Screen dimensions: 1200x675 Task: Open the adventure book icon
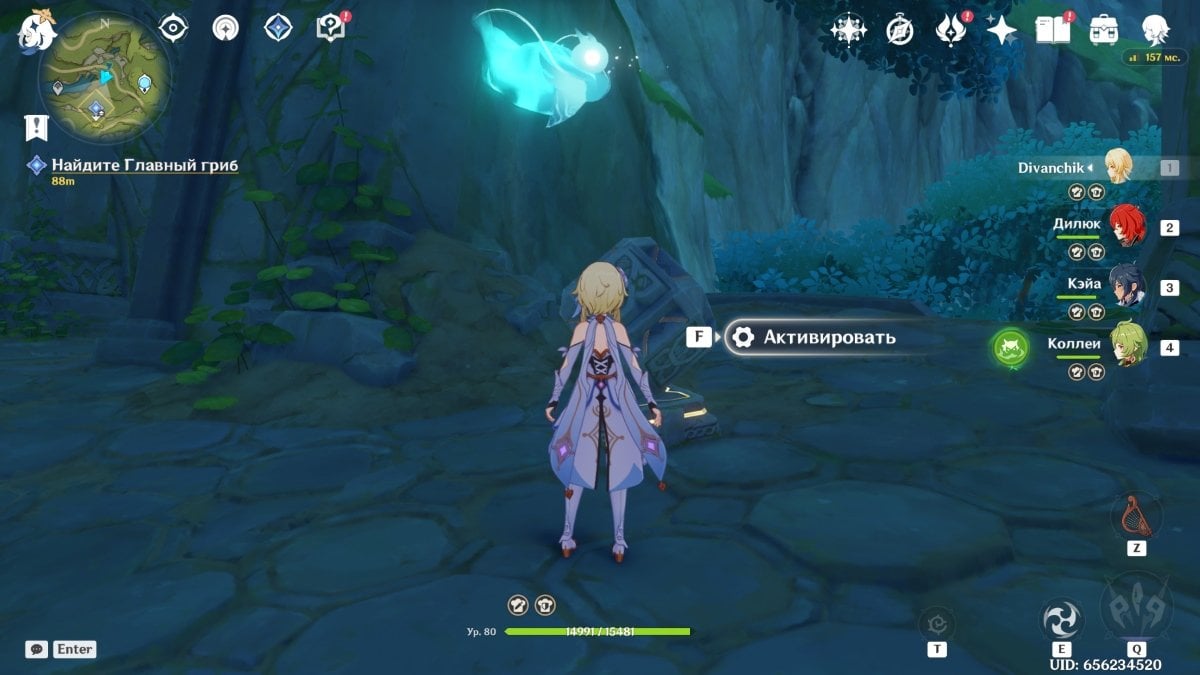pyautogui.click(x=1052, y=30)
